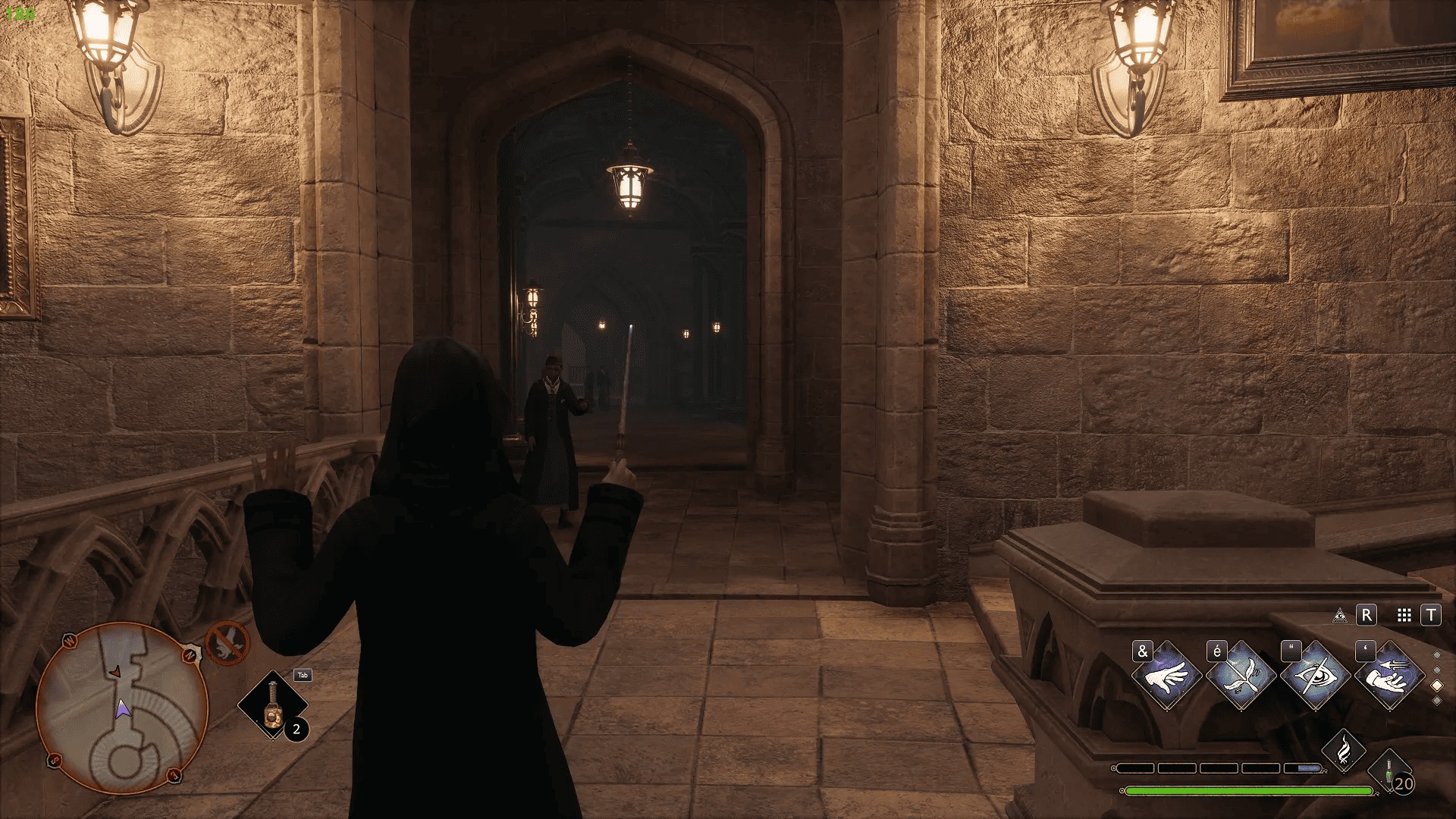
Task: Click the Tab keybind label above the potion
Action: pyautogui.click(x=303, y=676)
